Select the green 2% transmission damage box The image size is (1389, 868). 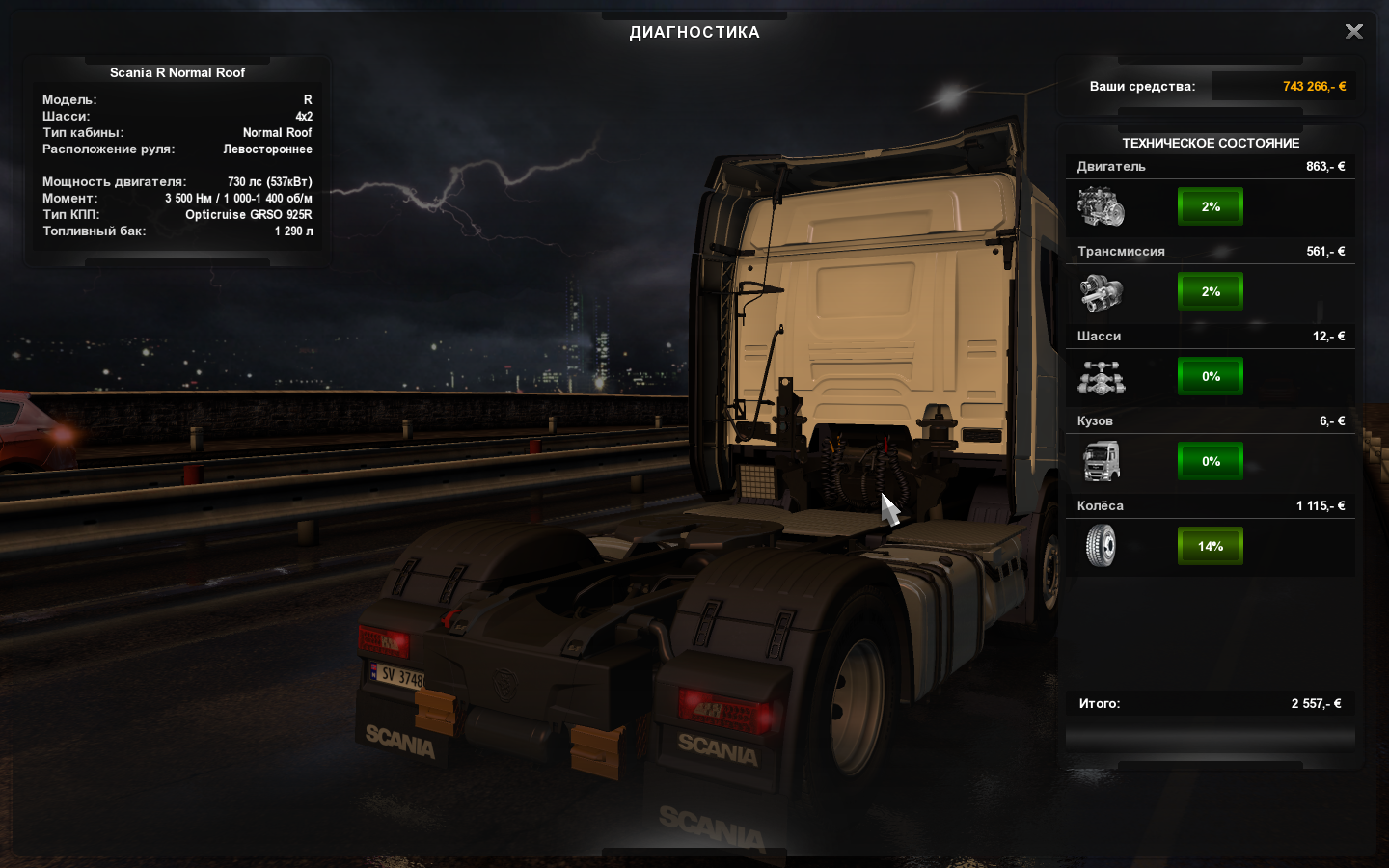point(1211,291)
